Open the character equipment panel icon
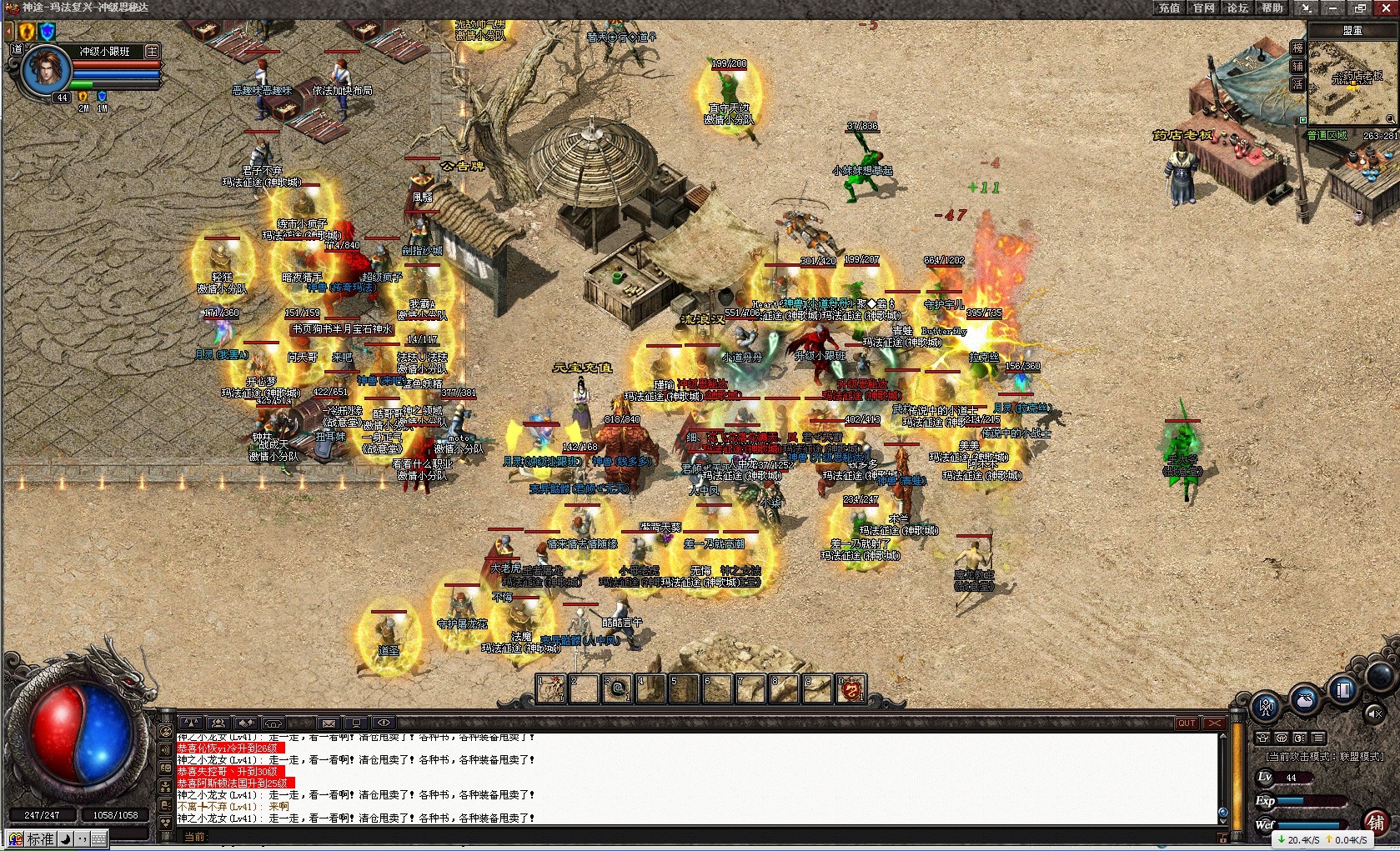Image resolution: width=1400 pixels, height=851 pixels. 1266,708
